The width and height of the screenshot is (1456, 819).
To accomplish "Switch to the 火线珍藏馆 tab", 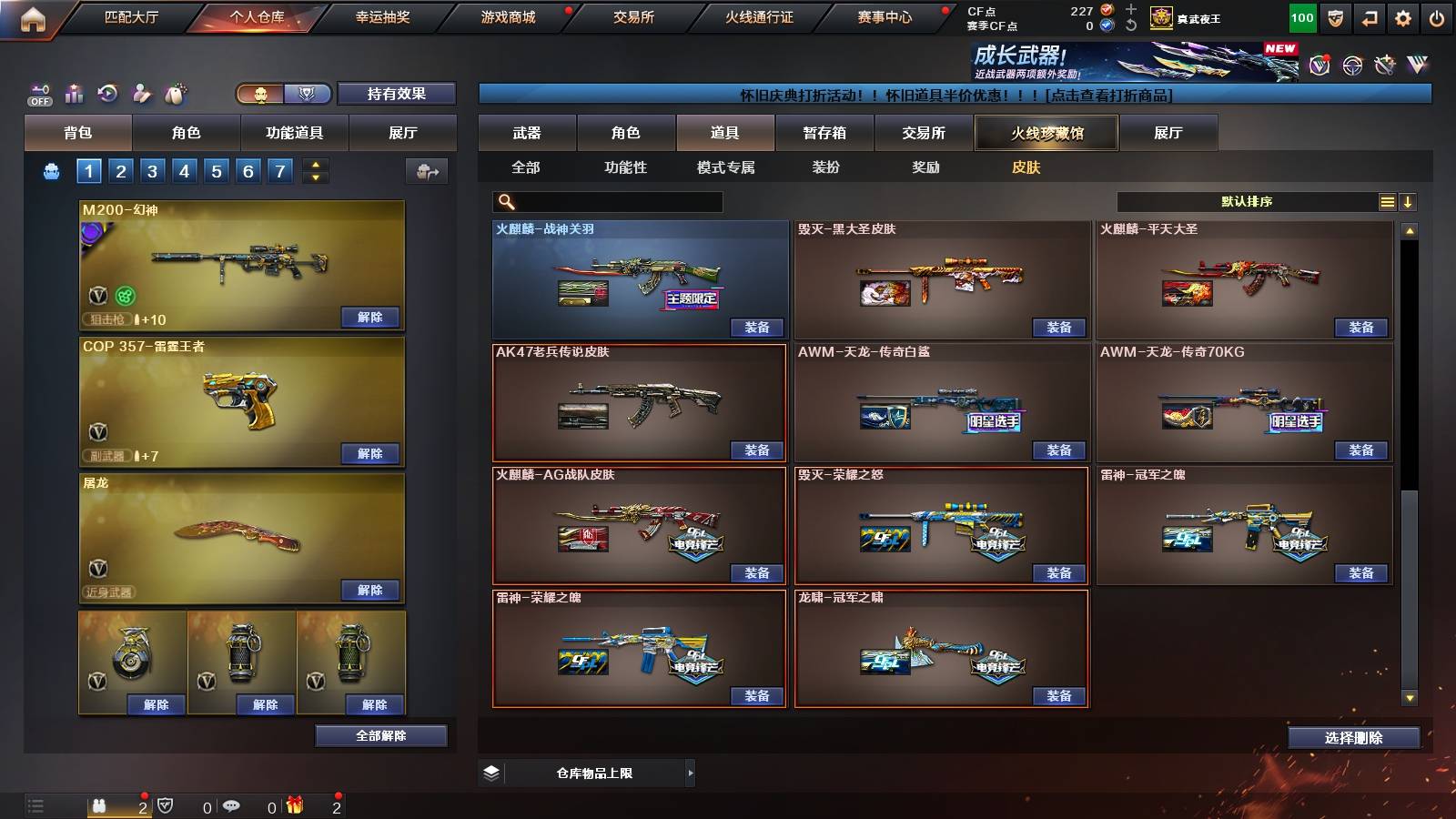I will 1045,133.
